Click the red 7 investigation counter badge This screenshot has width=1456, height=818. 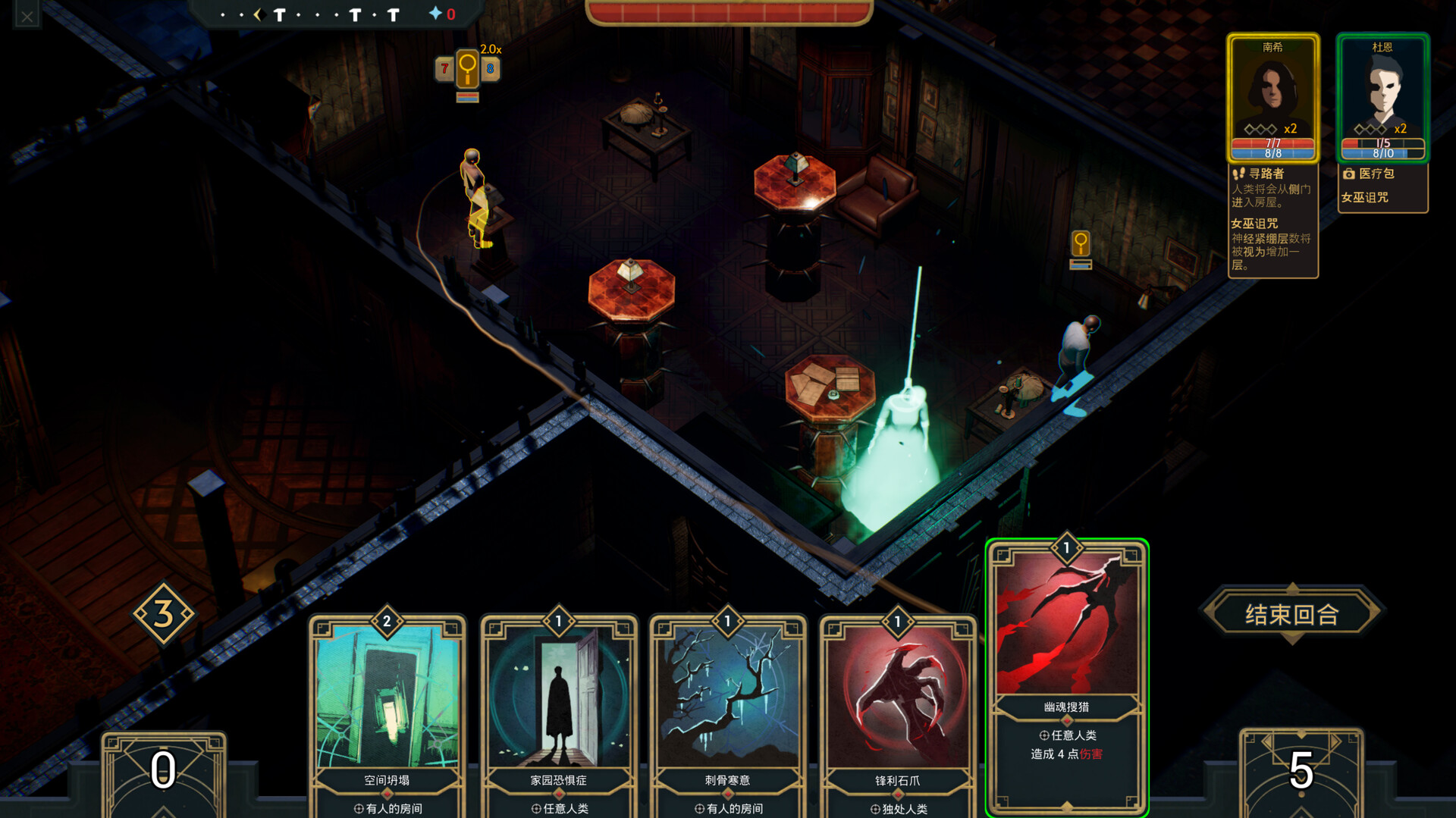444,69
